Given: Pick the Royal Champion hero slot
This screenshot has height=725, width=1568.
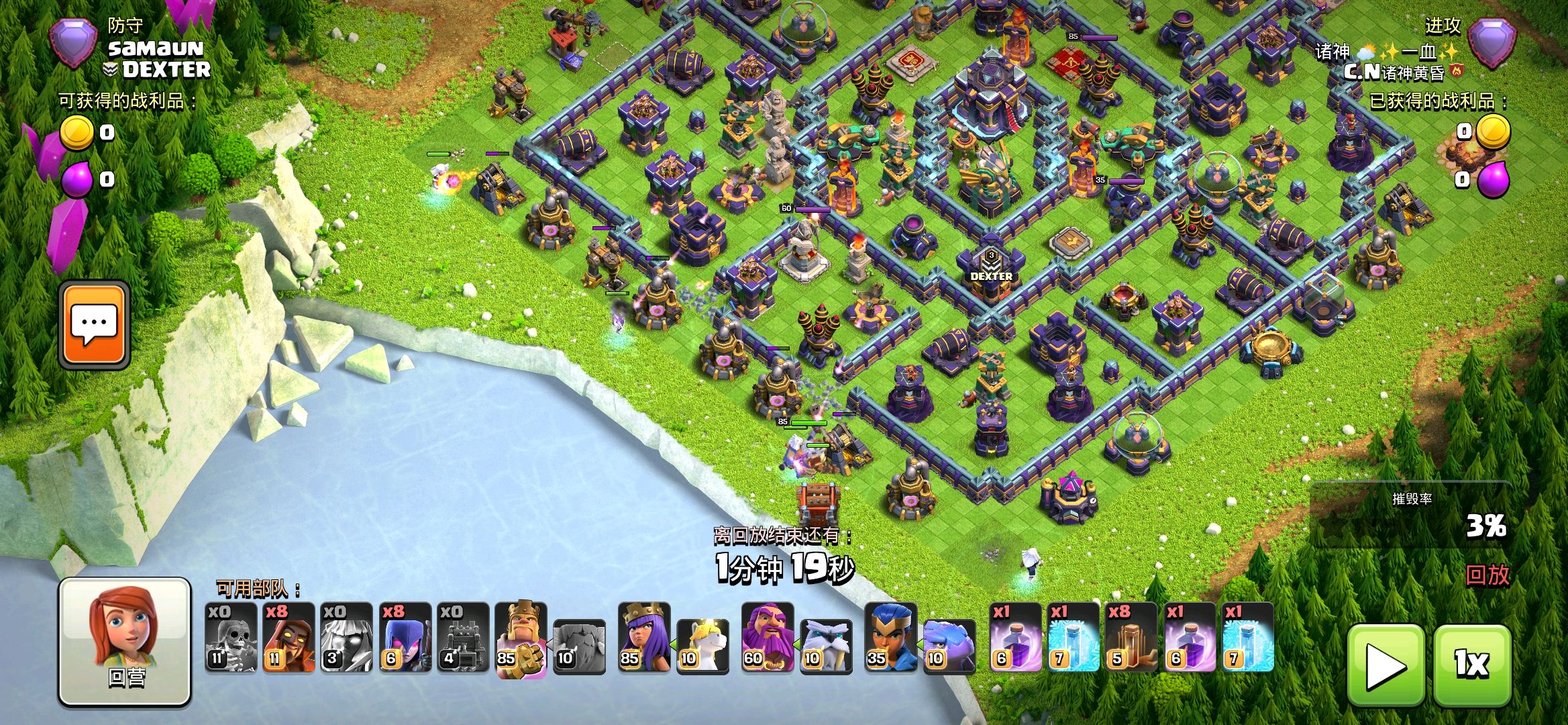Looking at the screenshot, I should (891, 638).
